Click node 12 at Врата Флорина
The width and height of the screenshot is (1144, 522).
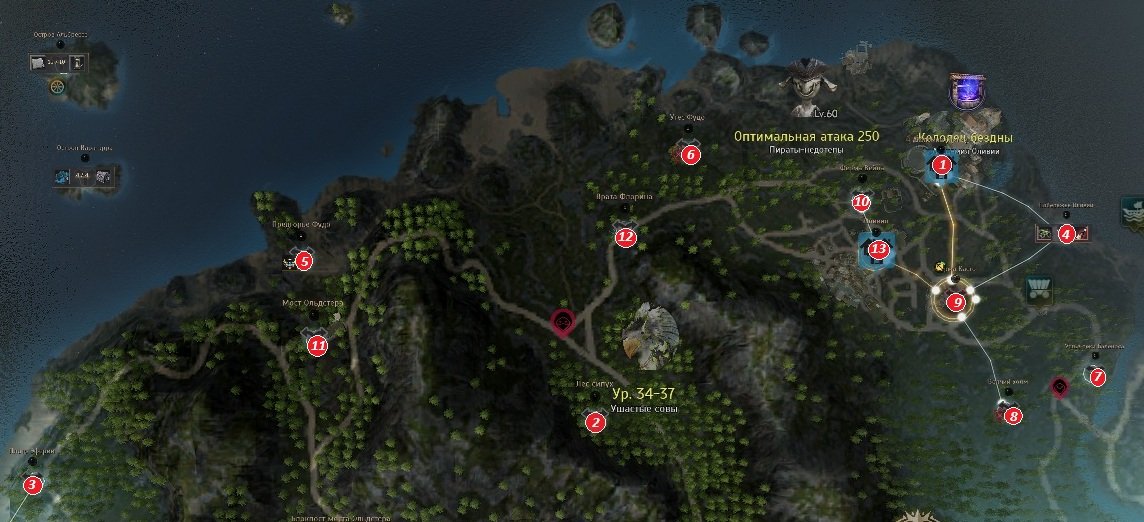626,237
